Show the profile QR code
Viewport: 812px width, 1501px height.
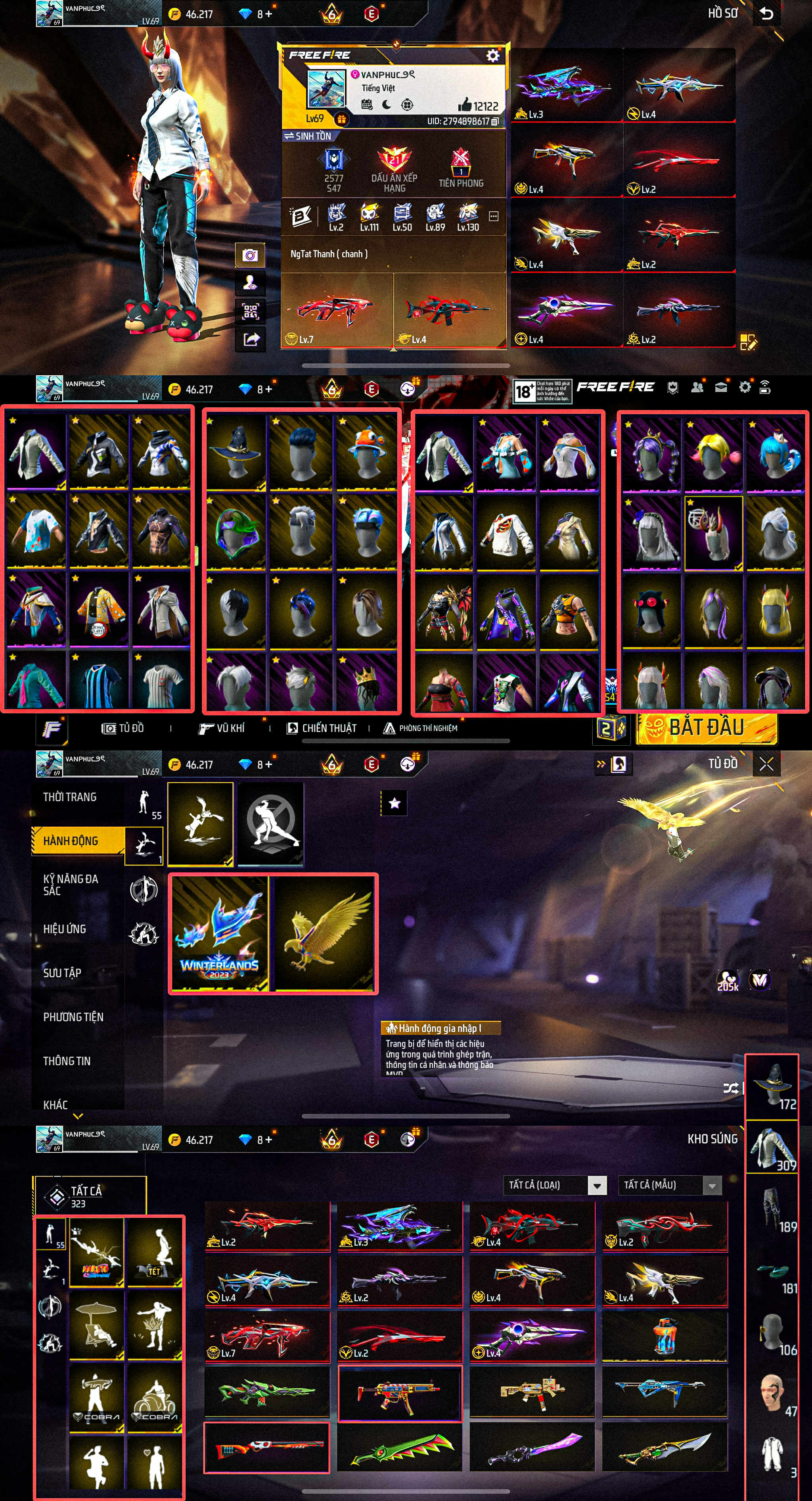[x=250, y=311]
